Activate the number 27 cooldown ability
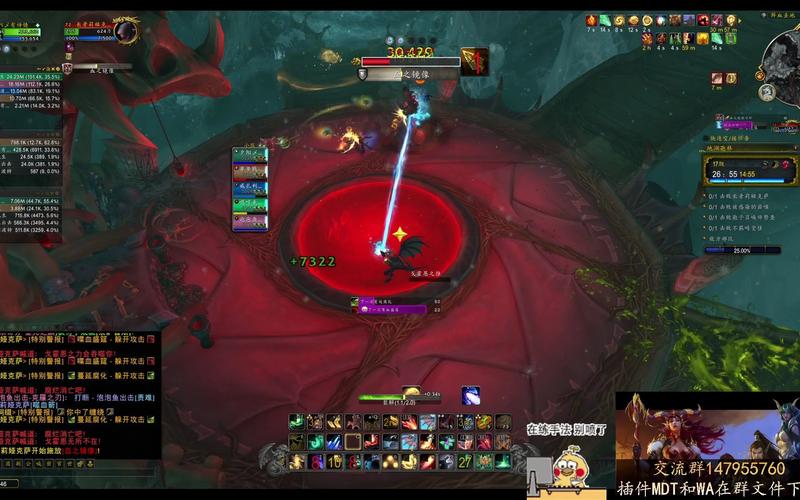 465,461
